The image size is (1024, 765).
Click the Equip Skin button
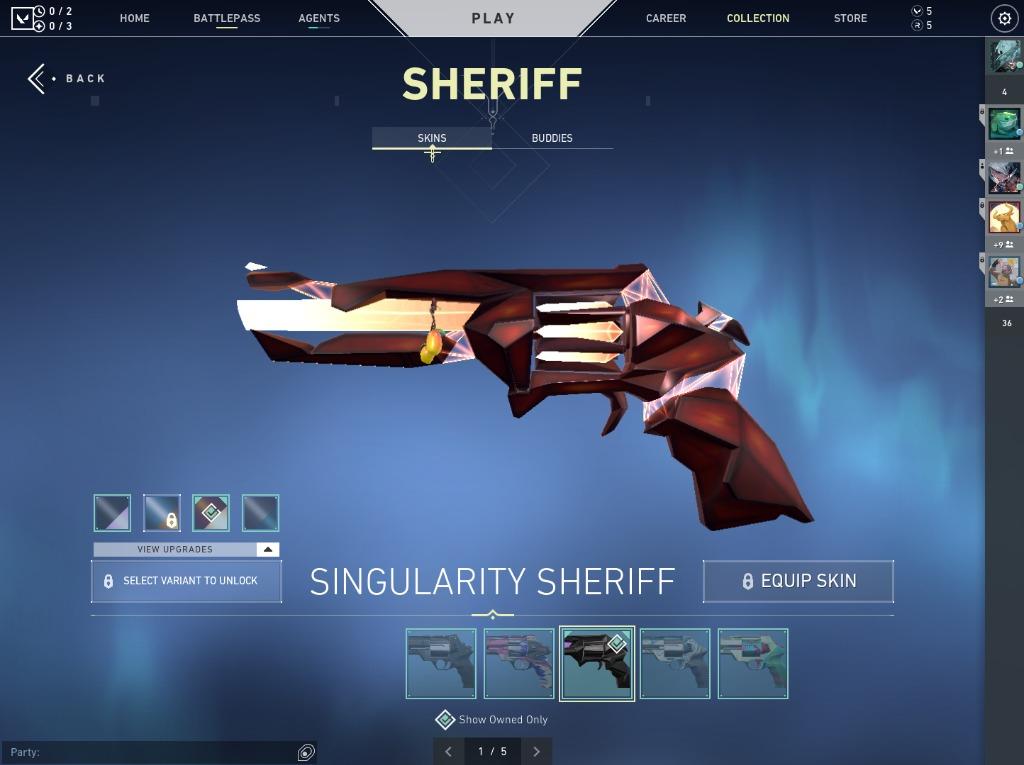[798, 581]
